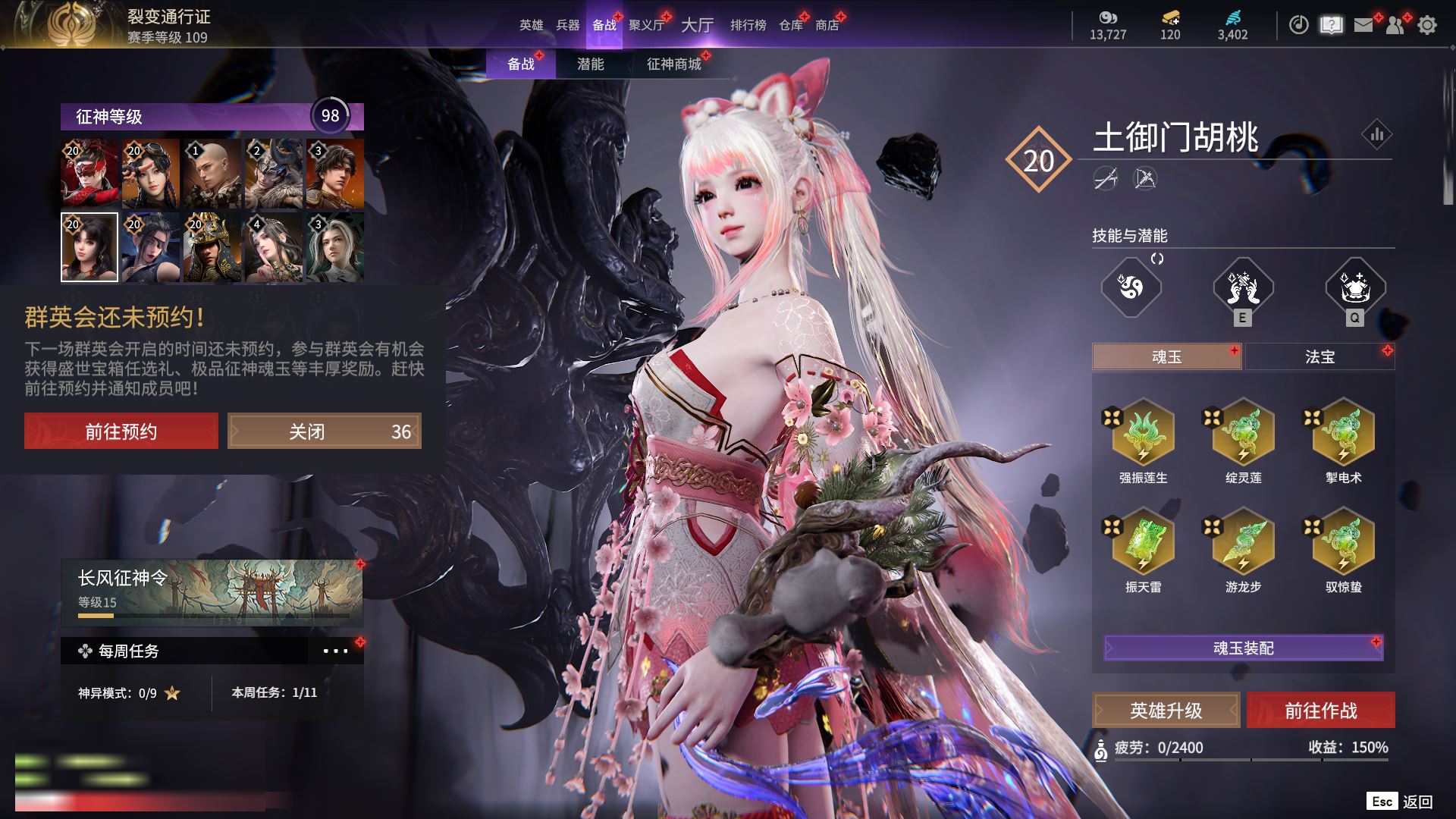The image size is (1456, 819).
Task: Open the 排行榜 leaderboard
Action: (748, 25)
